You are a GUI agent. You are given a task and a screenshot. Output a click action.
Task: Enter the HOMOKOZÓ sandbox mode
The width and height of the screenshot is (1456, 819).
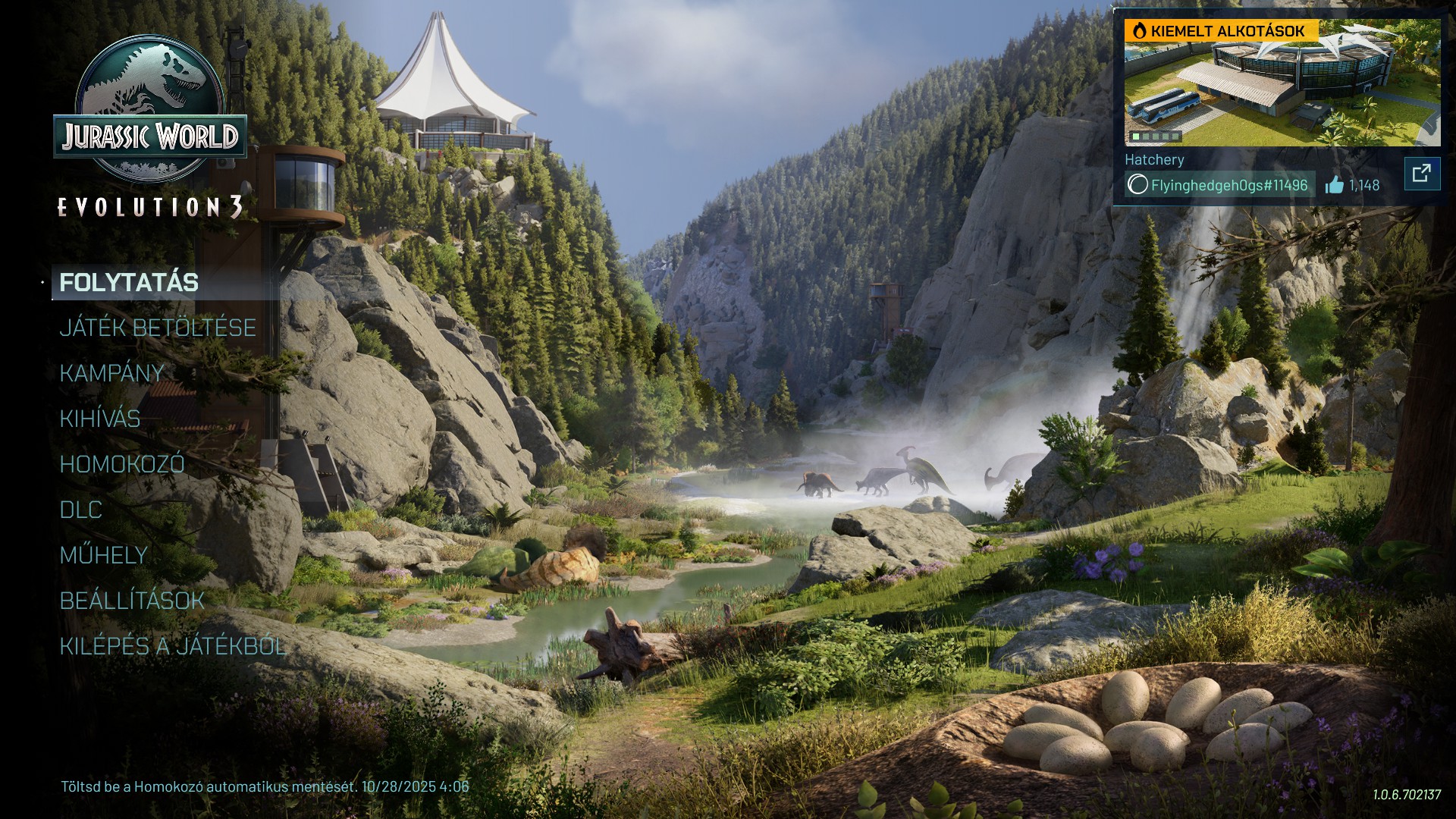pyautogui.click(x=122, y=464)
